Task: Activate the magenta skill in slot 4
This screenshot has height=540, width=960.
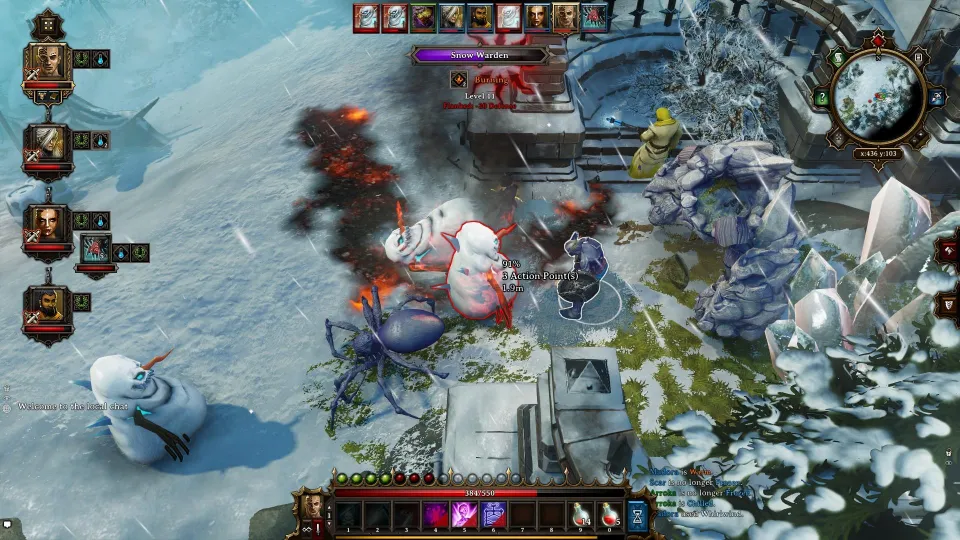Action: pos(436,514)
